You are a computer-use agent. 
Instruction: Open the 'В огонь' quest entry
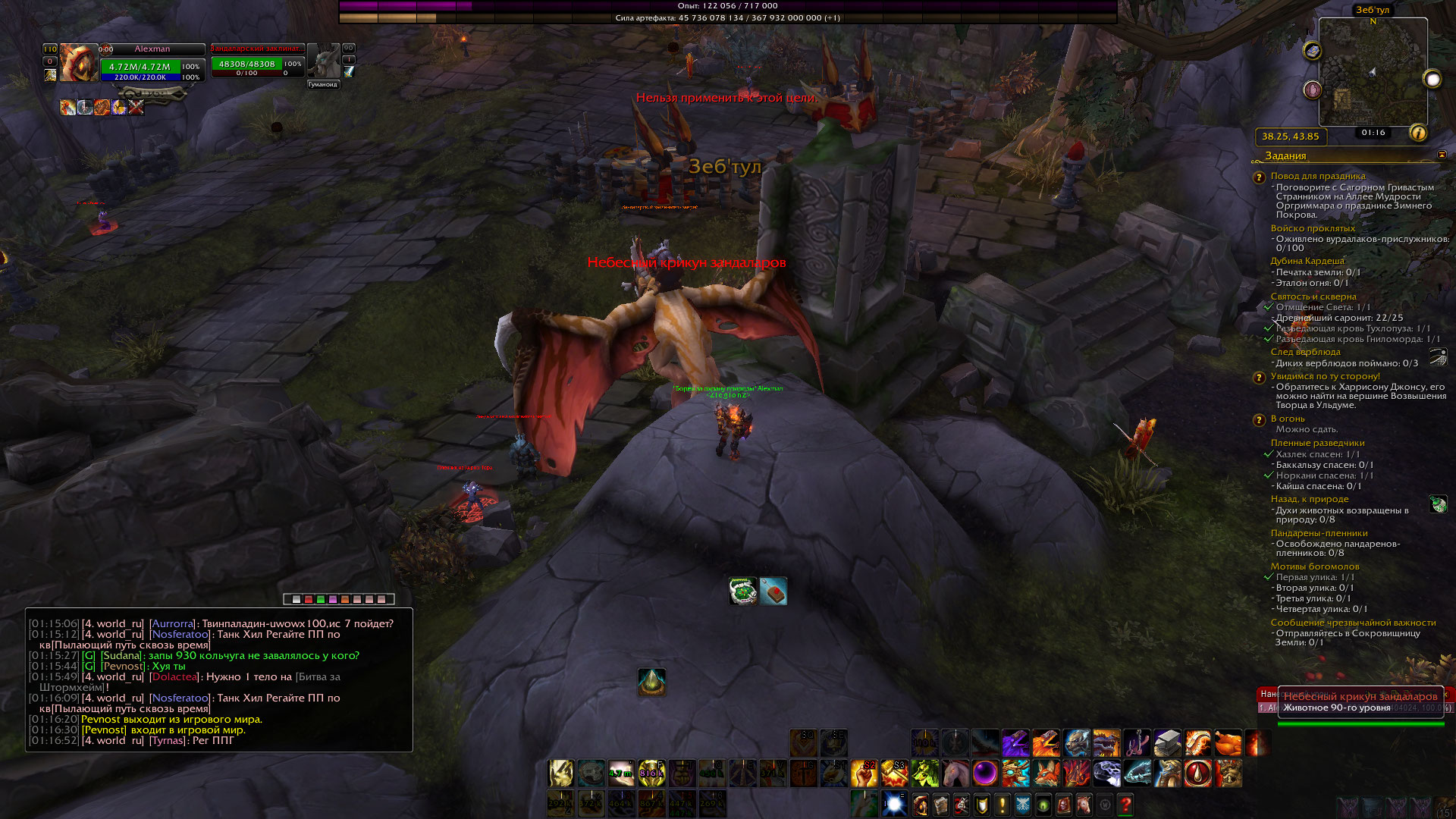click(x=1288, y=419)
